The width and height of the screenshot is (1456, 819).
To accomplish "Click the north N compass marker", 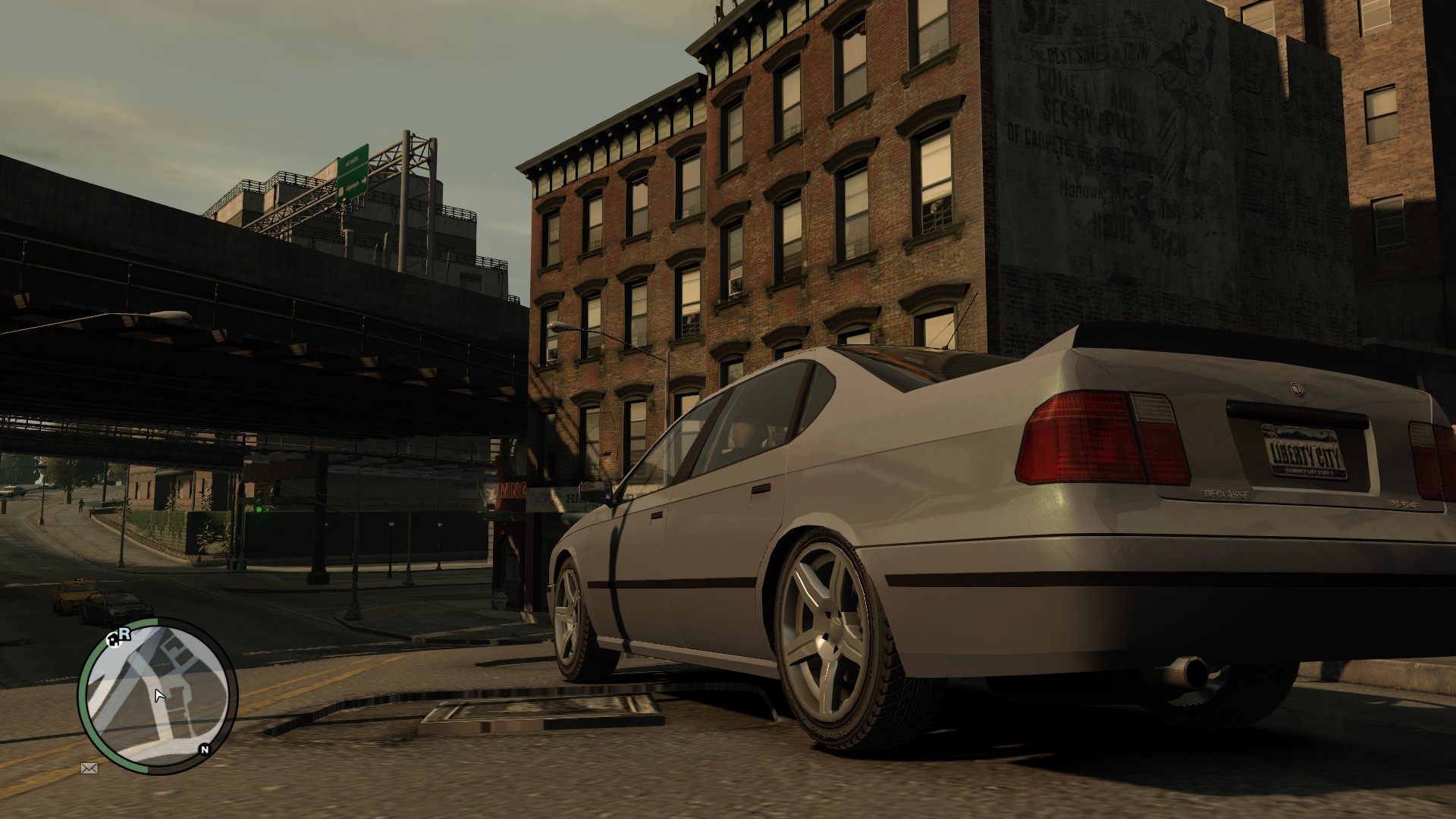I will point(204,749).
